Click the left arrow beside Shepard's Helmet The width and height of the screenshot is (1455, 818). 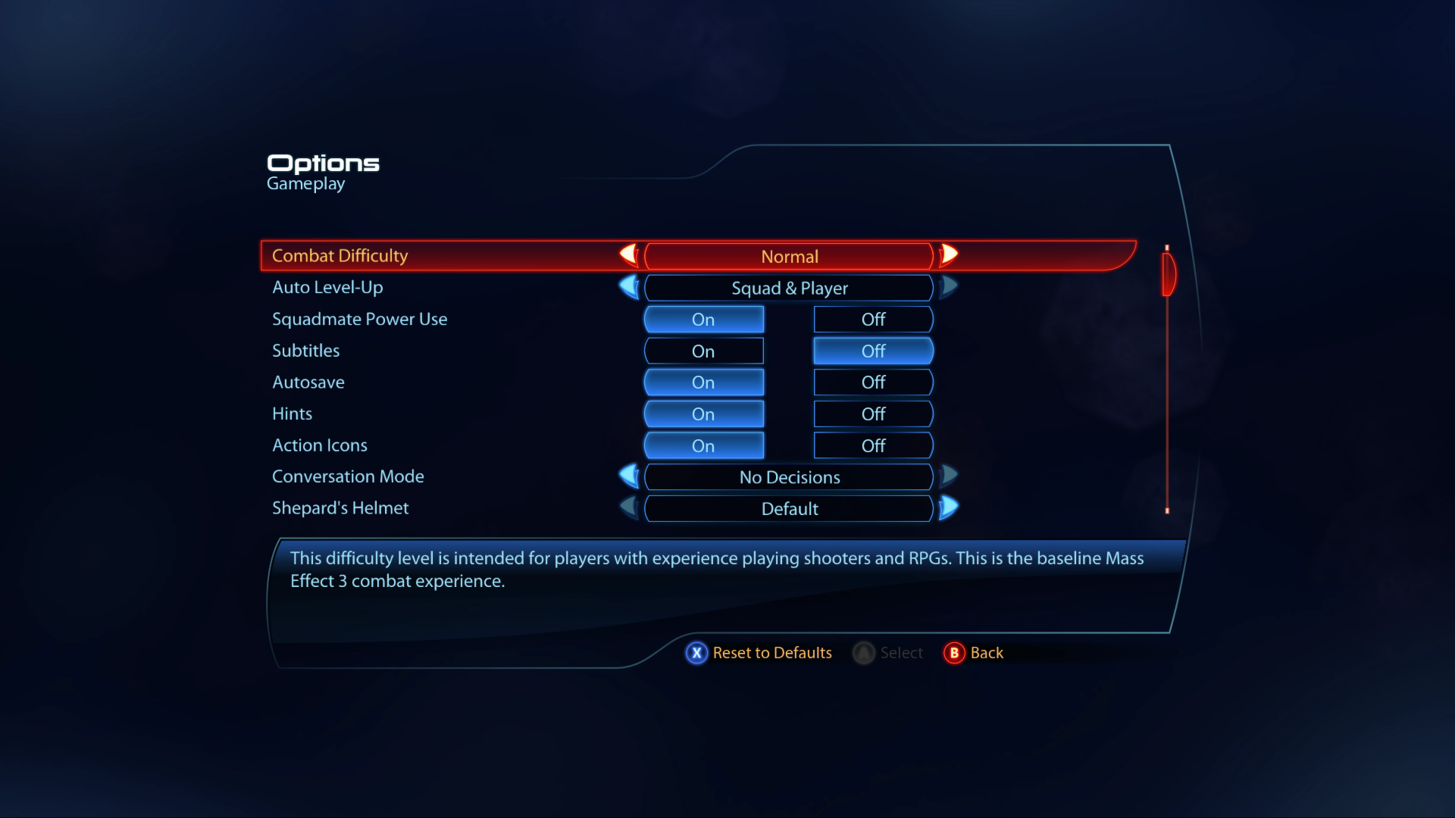[628, 508]
